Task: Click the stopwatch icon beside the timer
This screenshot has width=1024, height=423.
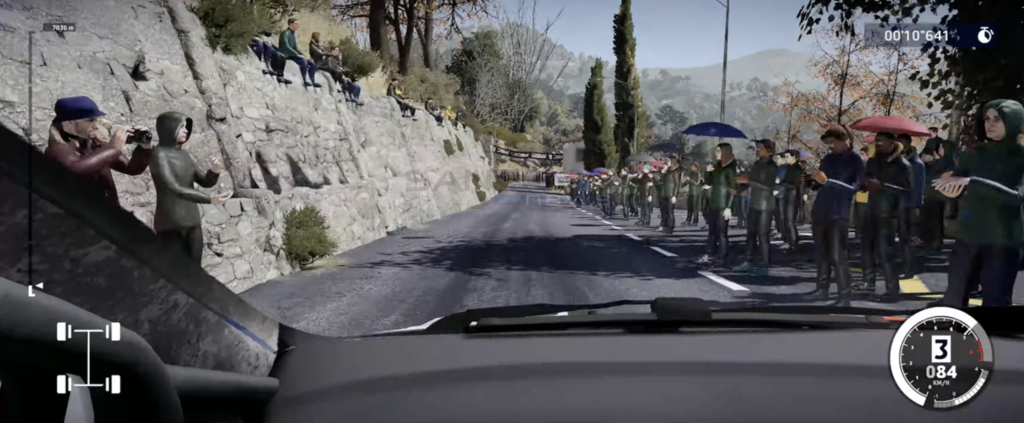Action: (985, 36)
